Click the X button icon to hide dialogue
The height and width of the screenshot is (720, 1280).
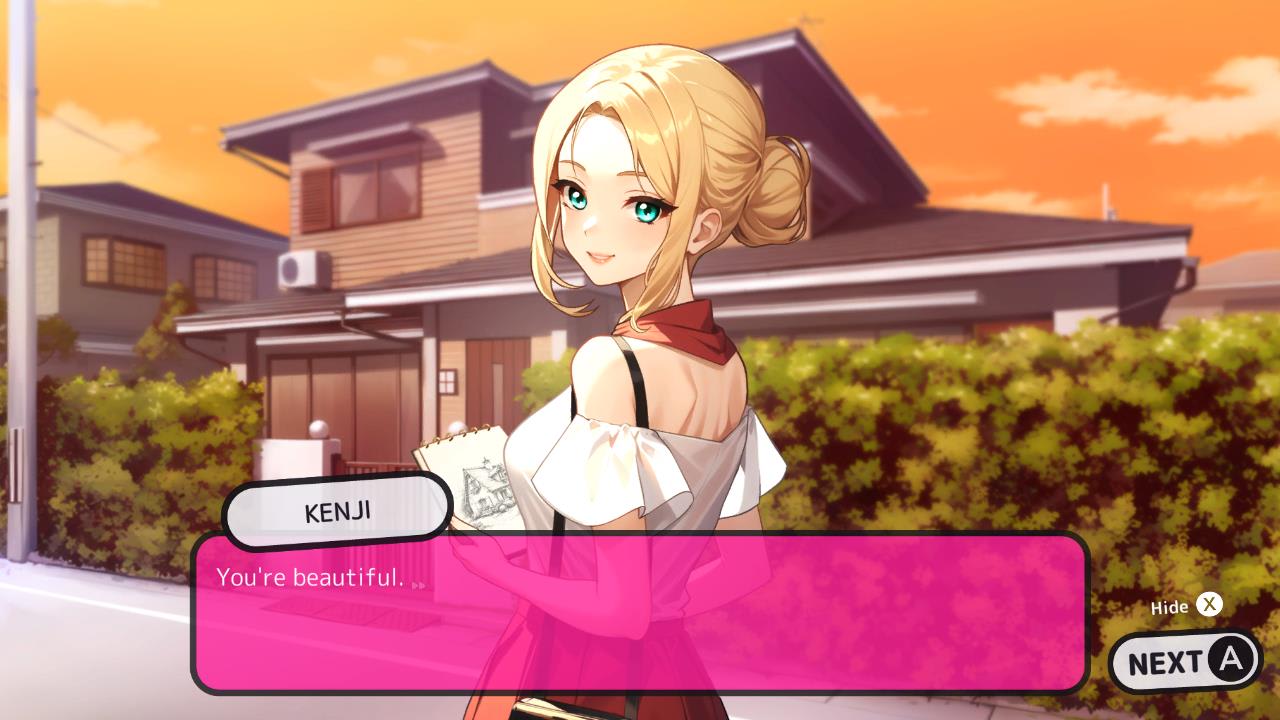(x=1209, y=605)
